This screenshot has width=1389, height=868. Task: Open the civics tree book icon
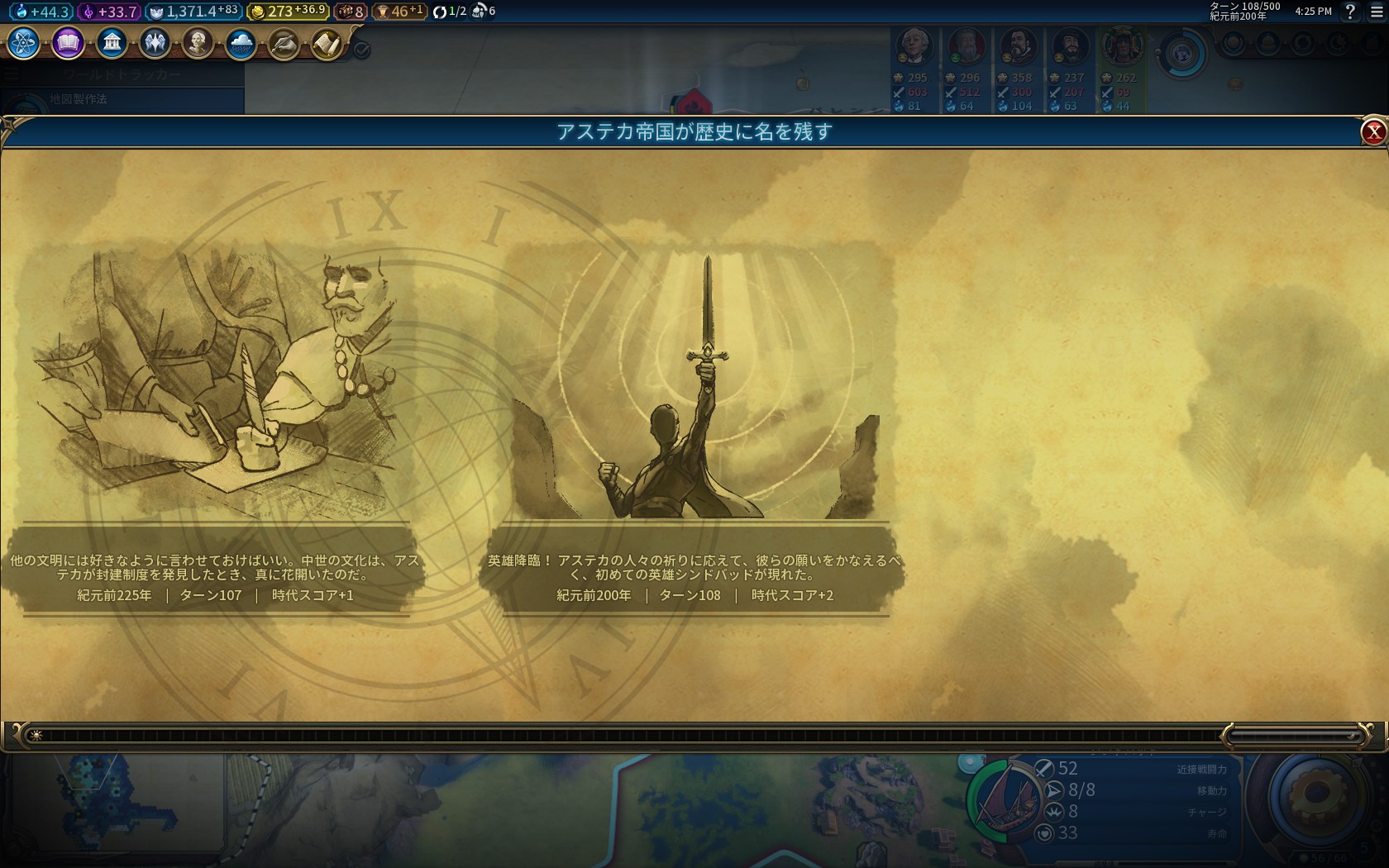68,43
